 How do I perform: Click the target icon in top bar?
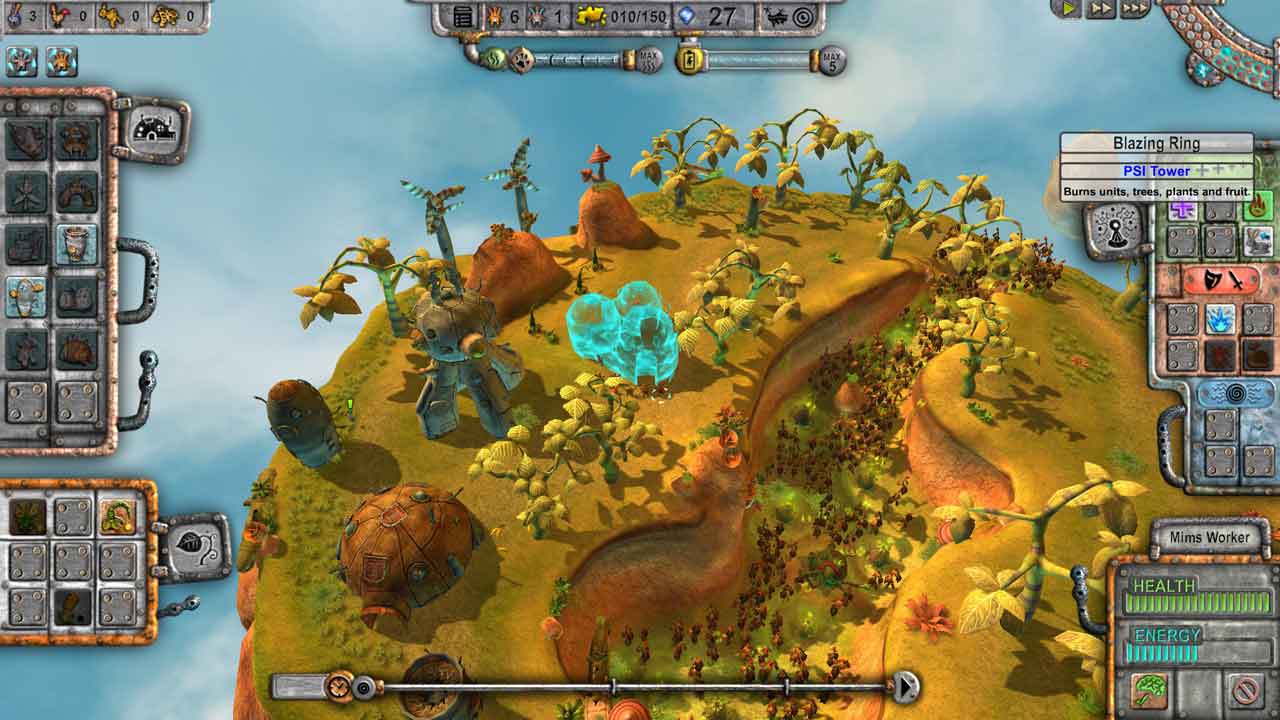coord(802,17)
